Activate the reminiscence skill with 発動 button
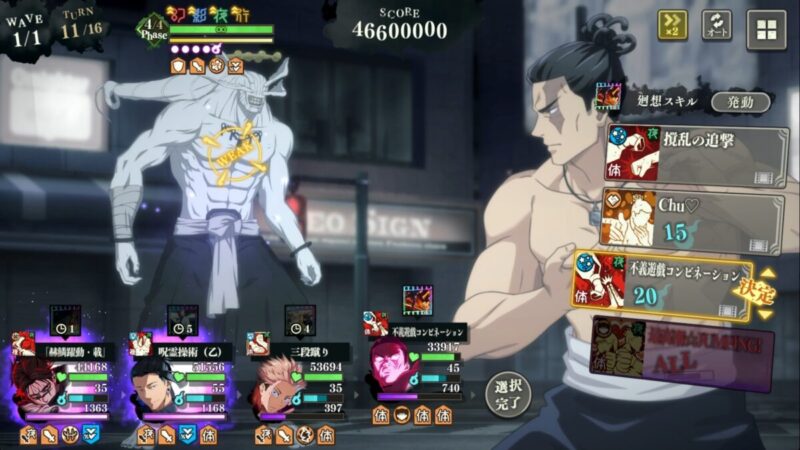This screenshot has height=450, width=800. coord(741,102)
